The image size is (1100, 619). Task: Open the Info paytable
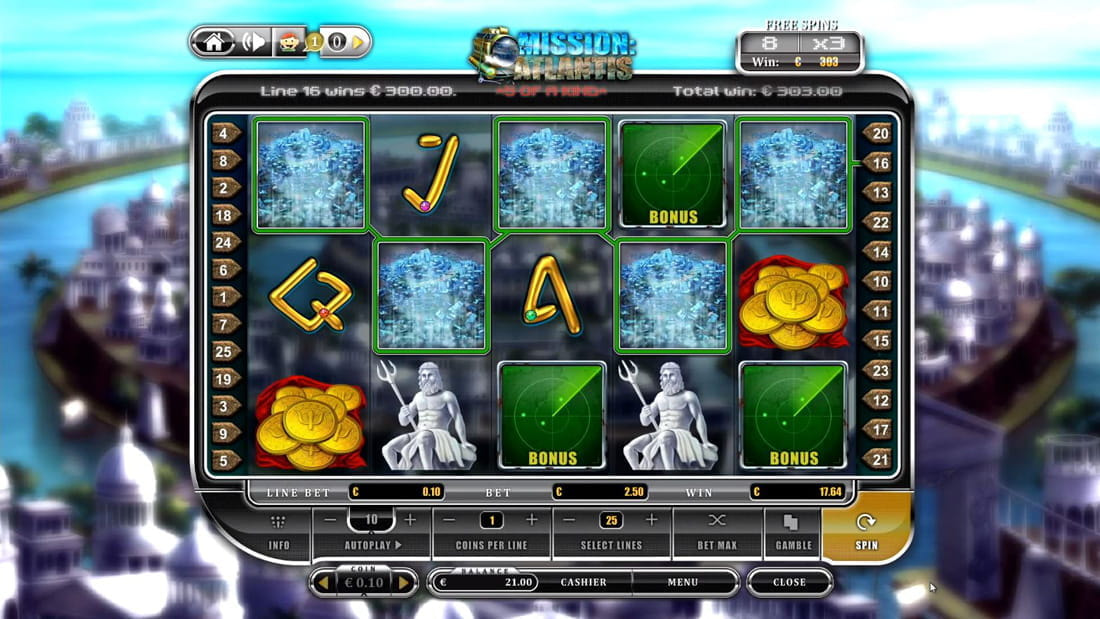pyautogui.click(x=279, y=532)
